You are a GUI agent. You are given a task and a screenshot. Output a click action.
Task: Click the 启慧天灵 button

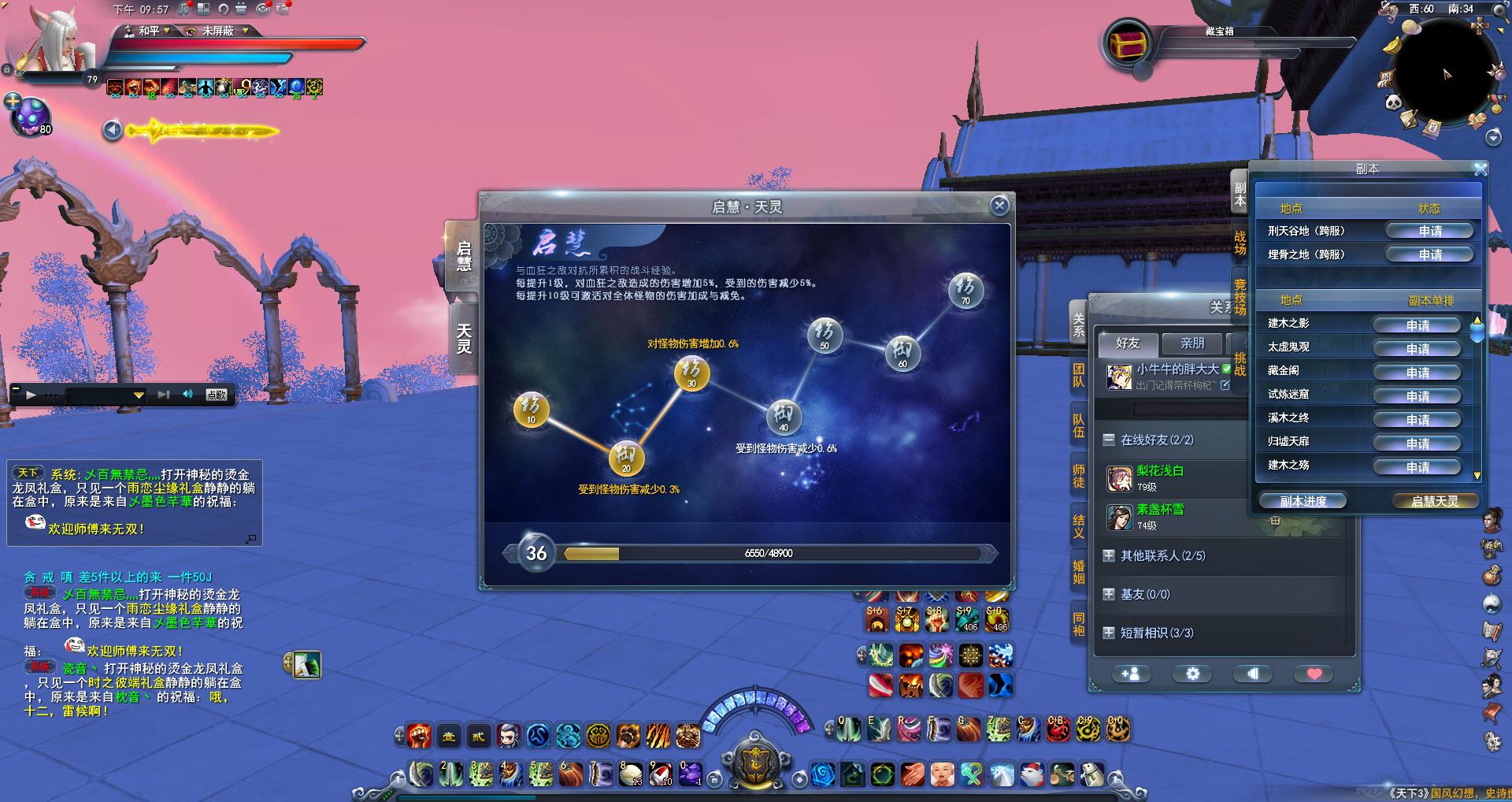tap(1434, 501)
